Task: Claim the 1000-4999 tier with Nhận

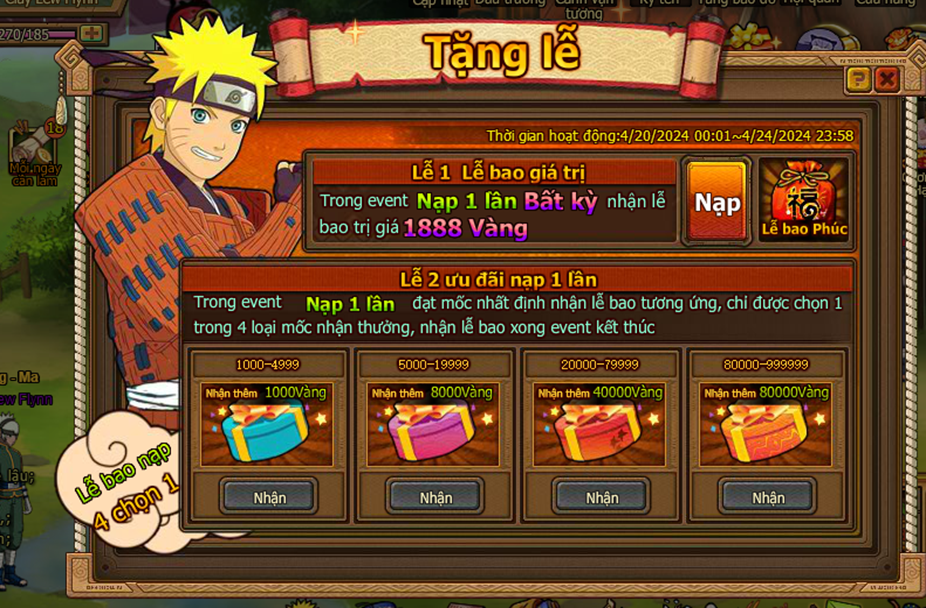Action: click(269, 497)
